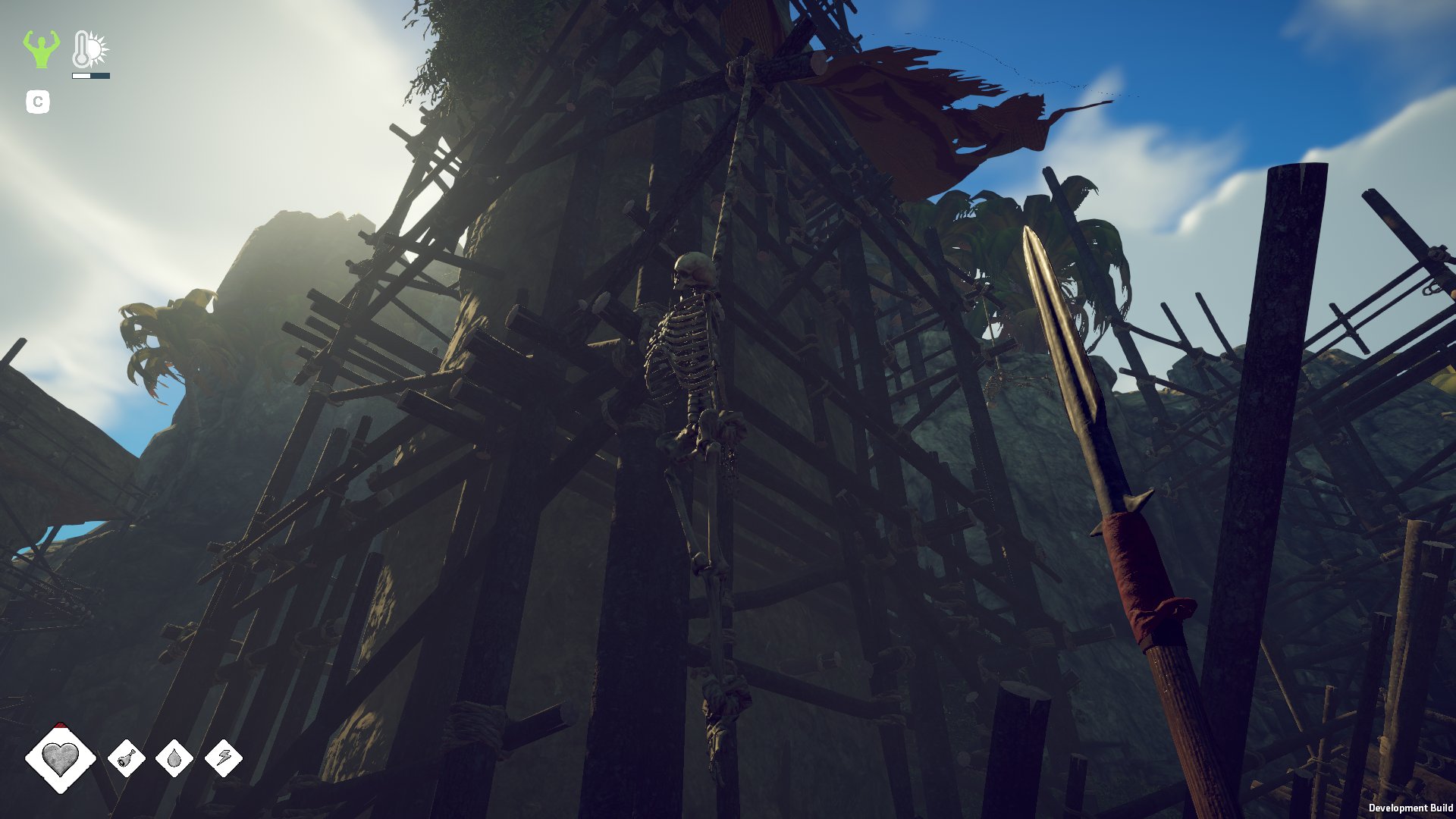Click the thermometer and sun temperature icon

pos(90,50)
